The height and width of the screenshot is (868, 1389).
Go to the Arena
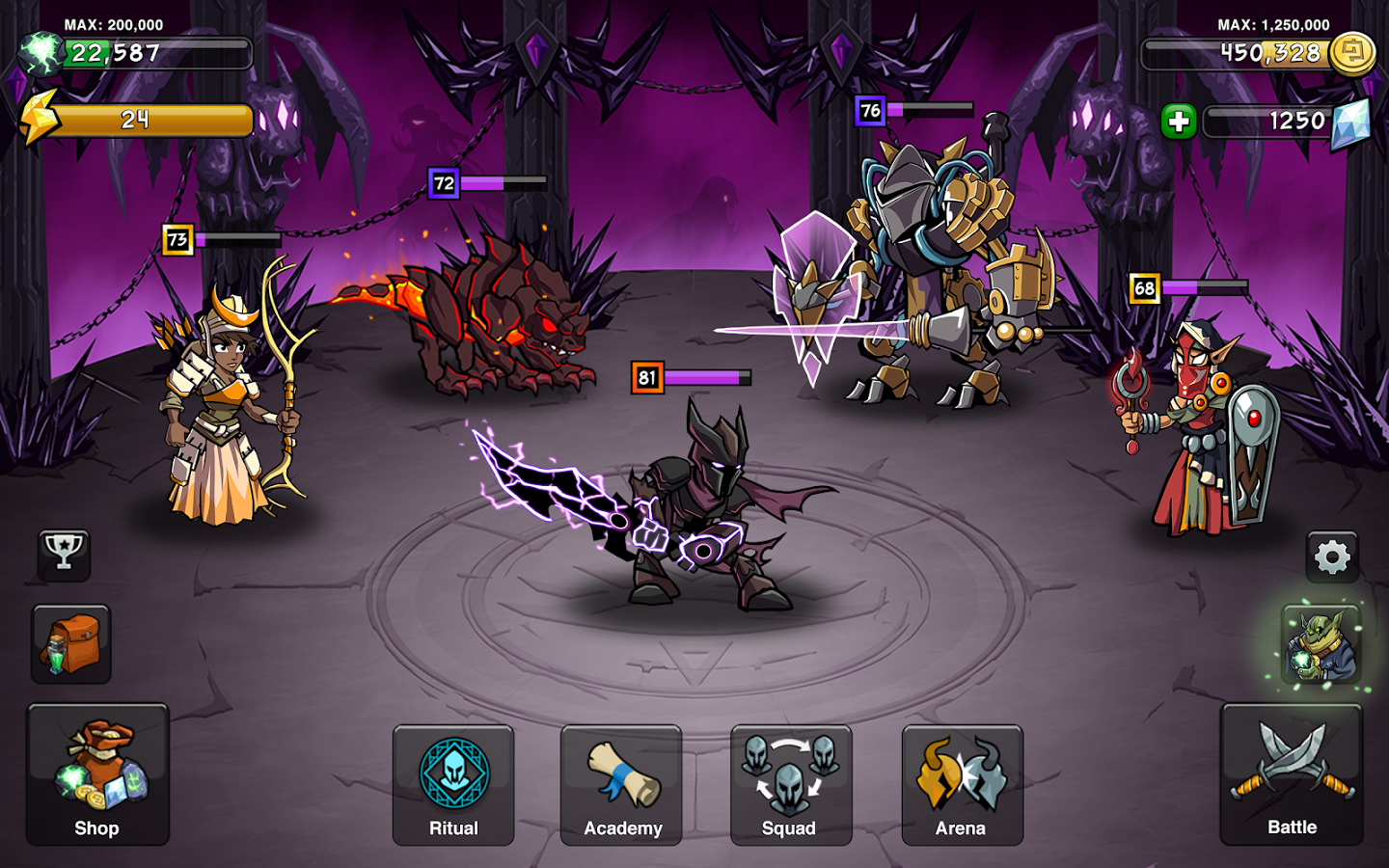(962, 785)
